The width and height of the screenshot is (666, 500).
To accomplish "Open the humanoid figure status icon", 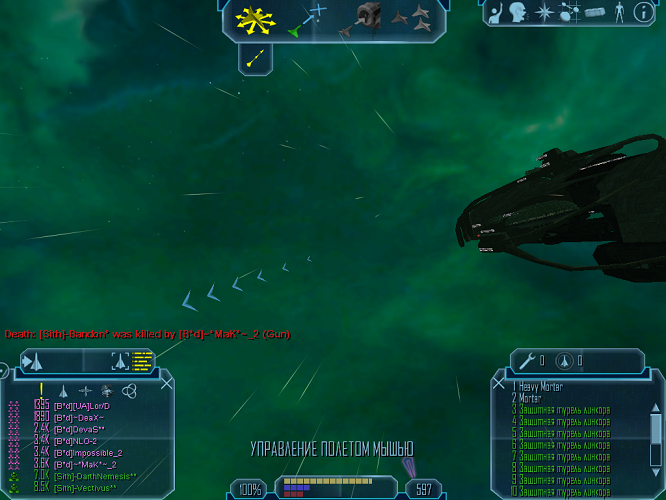I will [x=620, y=12].
